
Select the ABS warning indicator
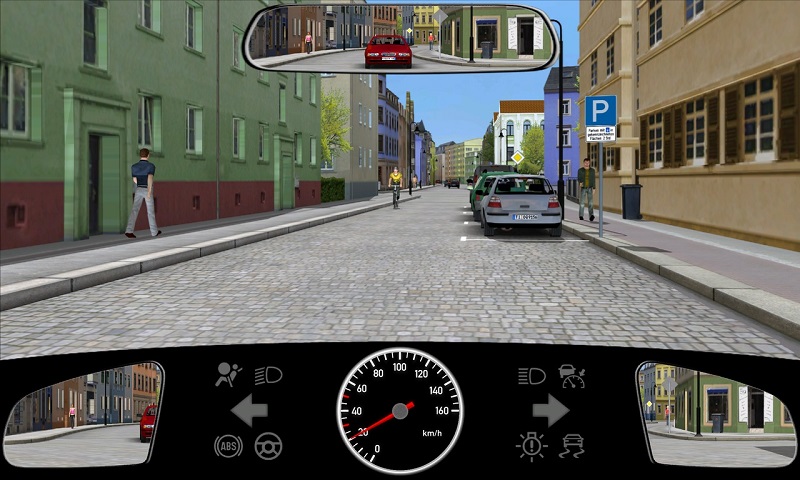pyautogui.click(x=228, y=445)
